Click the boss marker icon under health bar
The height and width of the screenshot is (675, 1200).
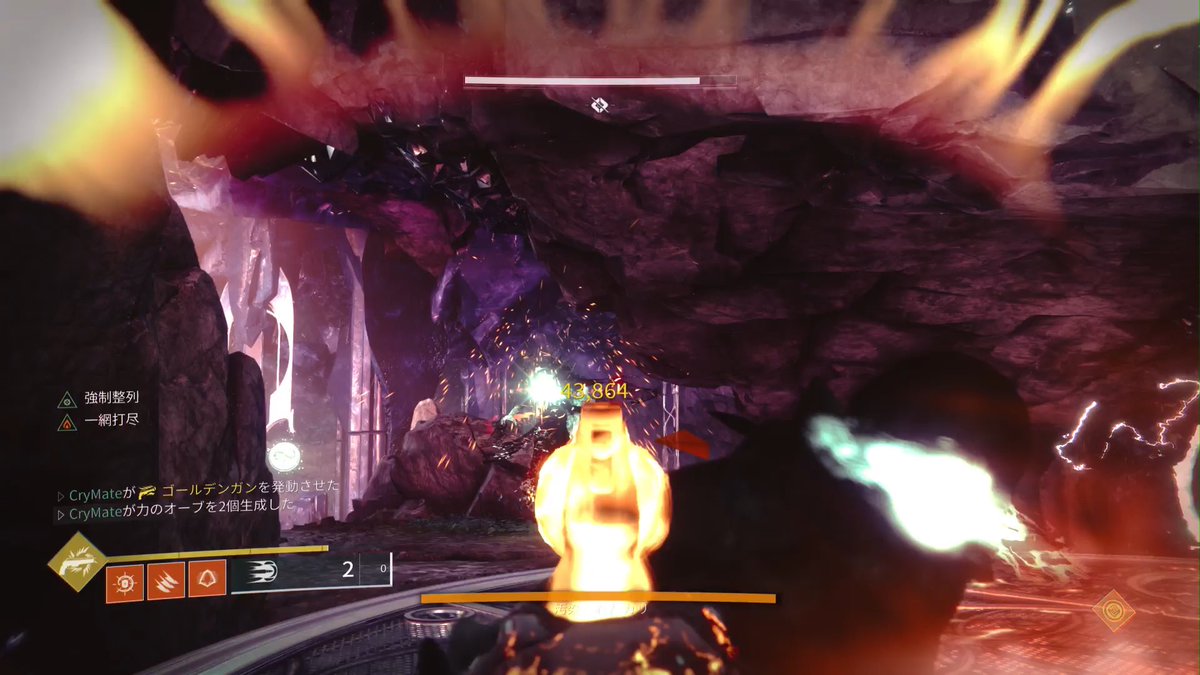599,105
